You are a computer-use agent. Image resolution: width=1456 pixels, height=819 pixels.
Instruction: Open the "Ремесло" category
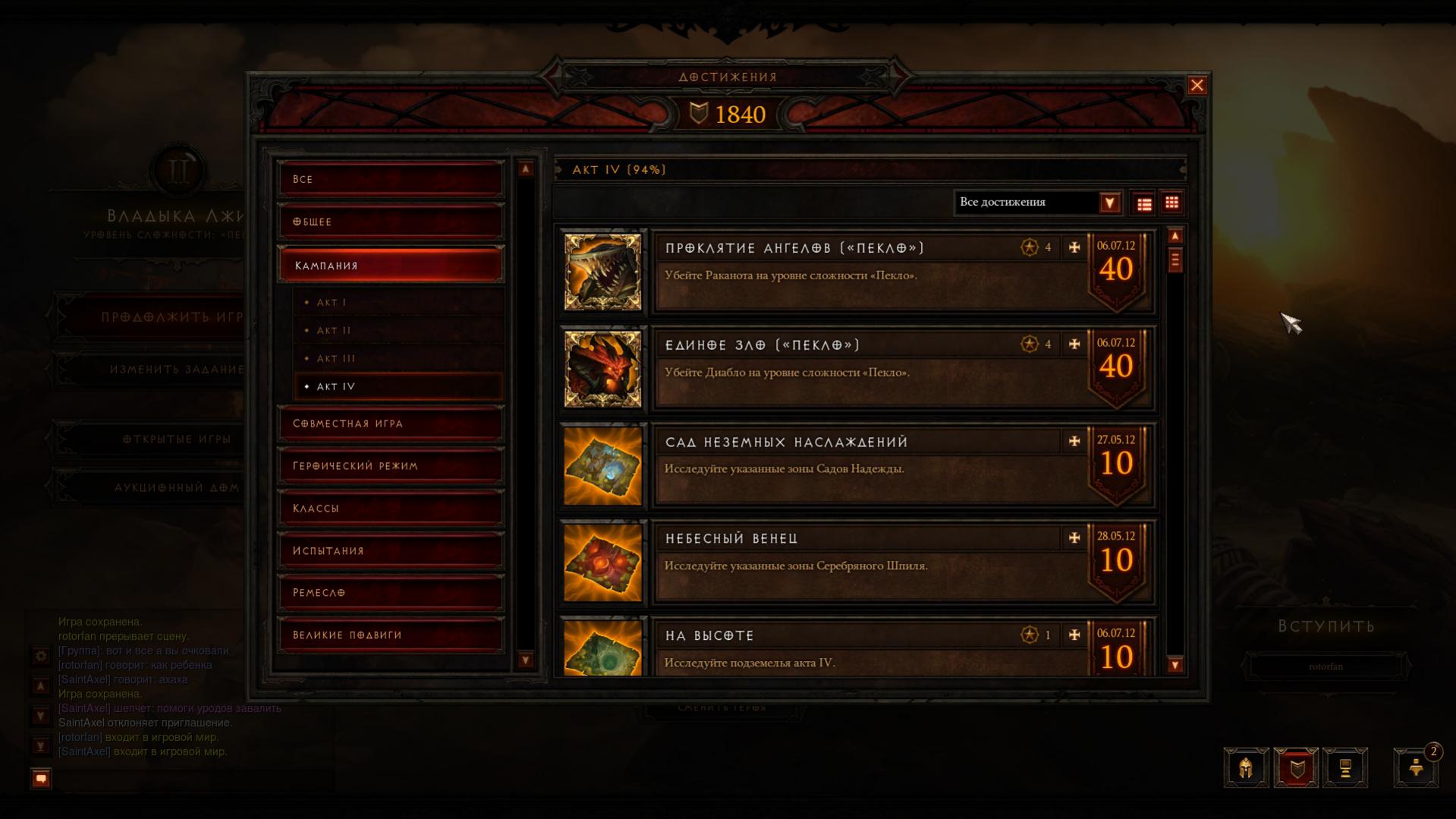click(390, 593)
